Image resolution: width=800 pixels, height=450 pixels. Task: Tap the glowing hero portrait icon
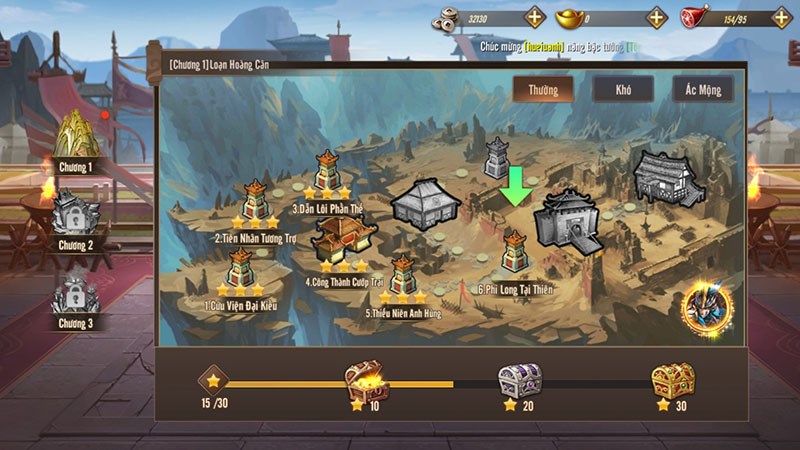(707, 309)
